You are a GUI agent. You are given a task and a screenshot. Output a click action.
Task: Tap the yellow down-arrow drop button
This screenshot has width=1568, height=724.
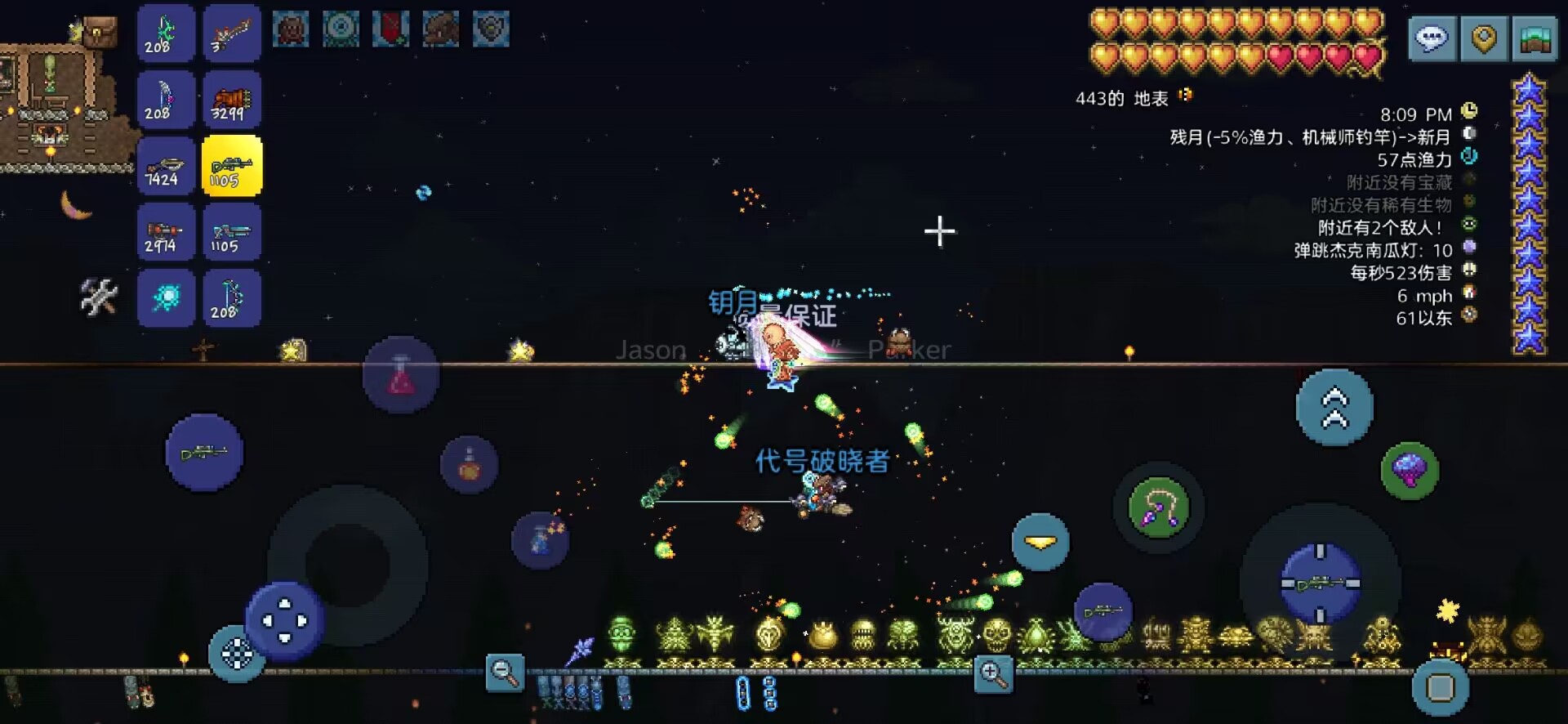tap(1040, 542)
